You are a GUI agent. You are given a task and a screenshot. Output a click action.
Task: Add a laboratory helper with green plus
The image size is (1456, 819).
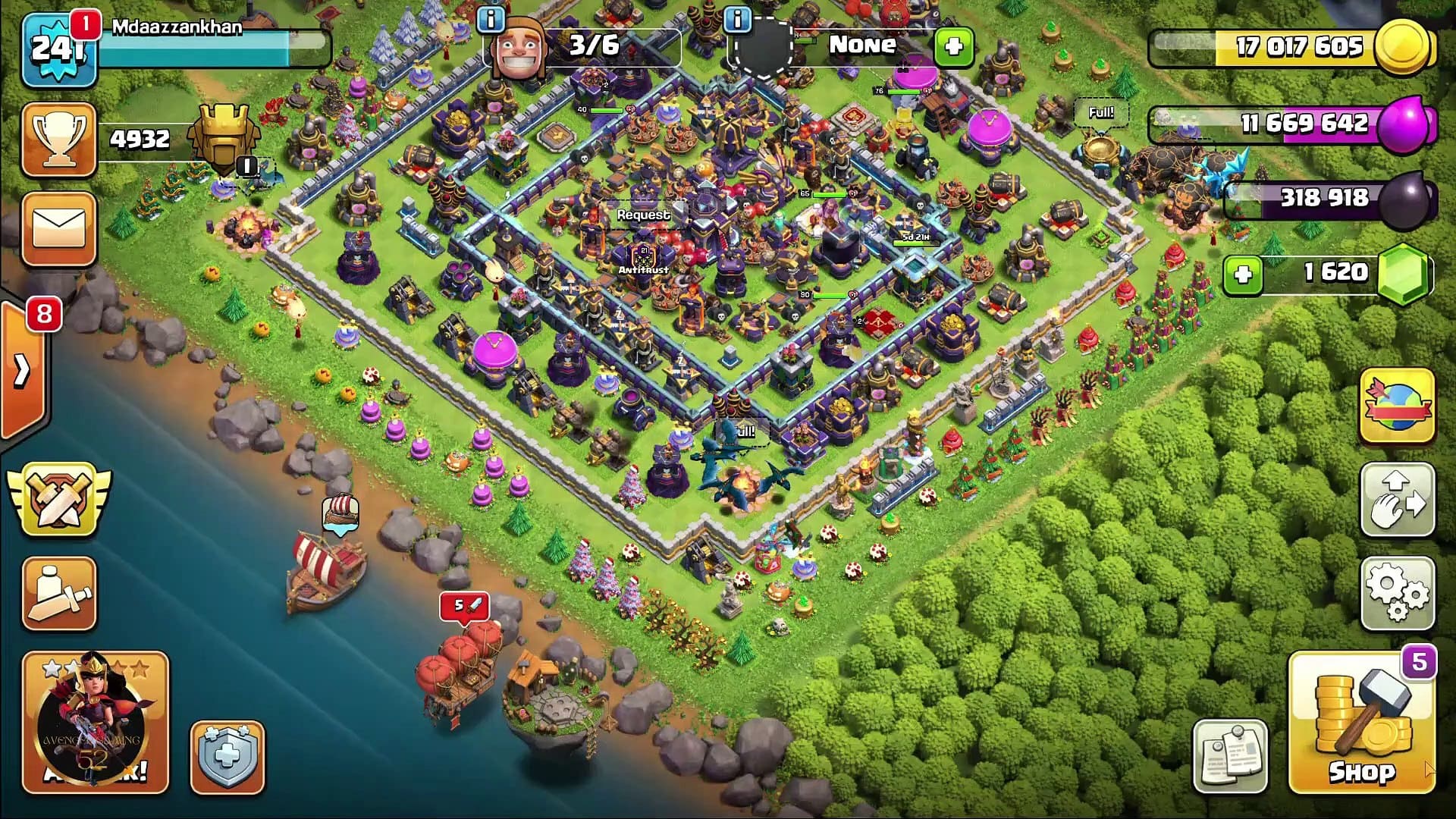click(x=953, y=47)
